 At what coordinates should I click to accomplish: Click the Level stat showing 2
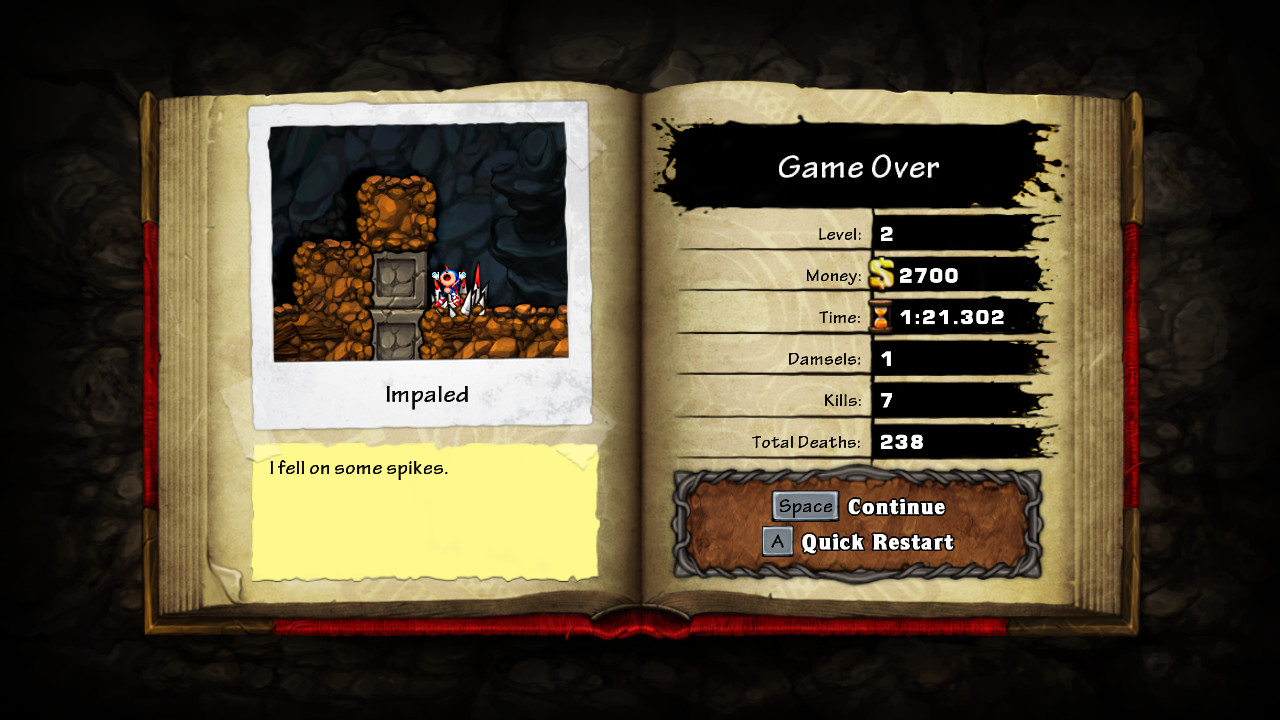pos(886,233)
